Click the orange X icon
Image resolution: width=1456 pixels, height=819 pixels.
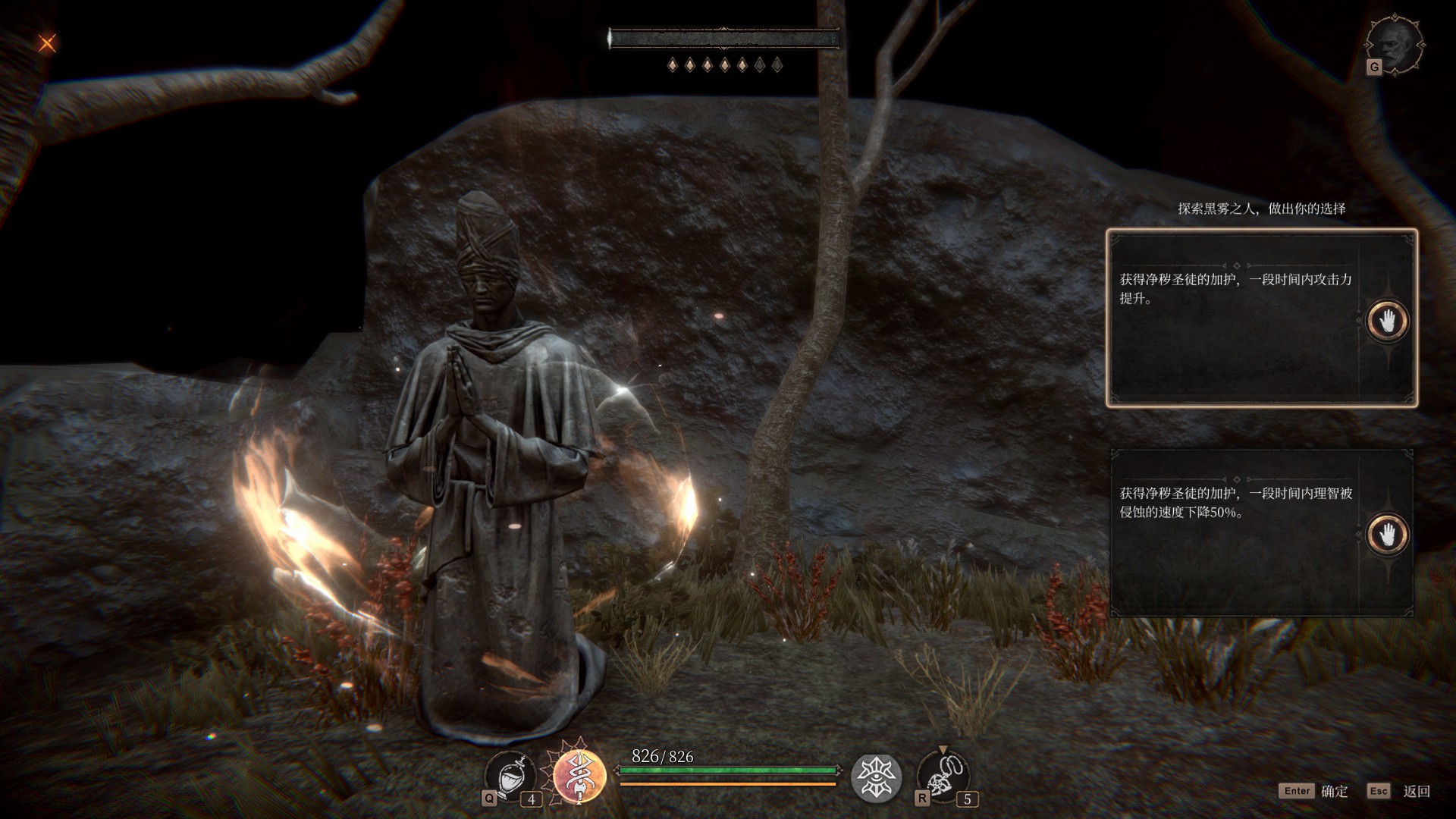[47, 43]
